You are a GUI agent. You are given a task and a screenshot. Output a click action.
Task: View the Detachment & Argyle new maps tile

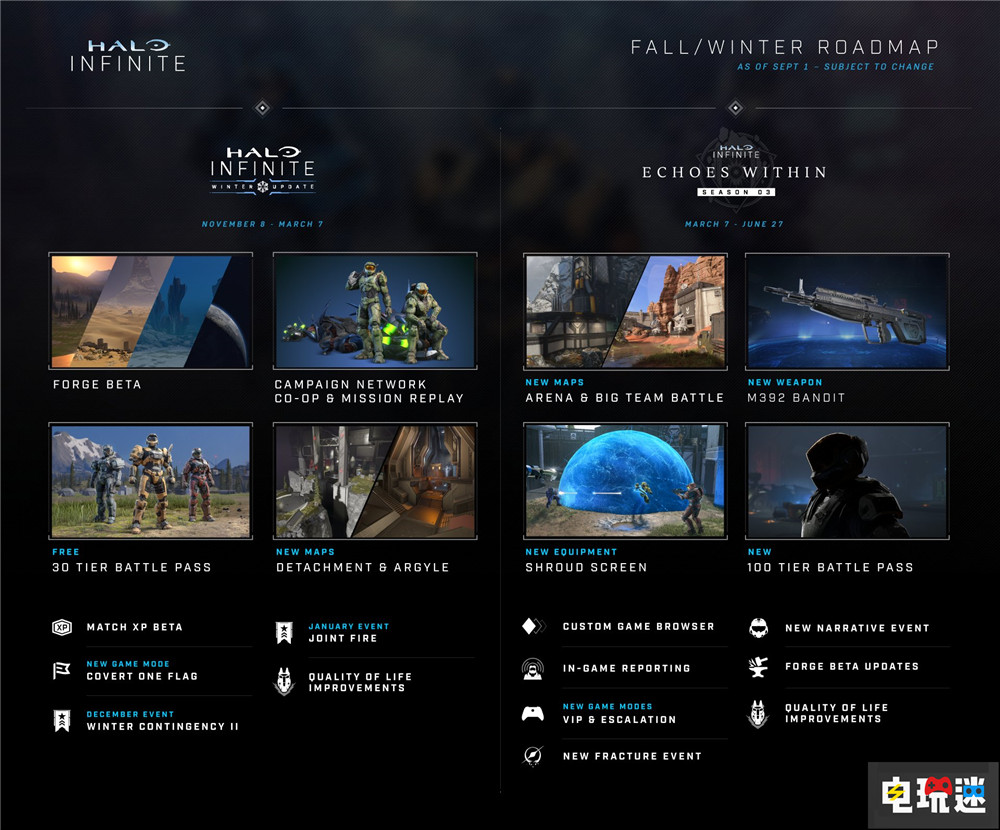[x=375, y=481]
